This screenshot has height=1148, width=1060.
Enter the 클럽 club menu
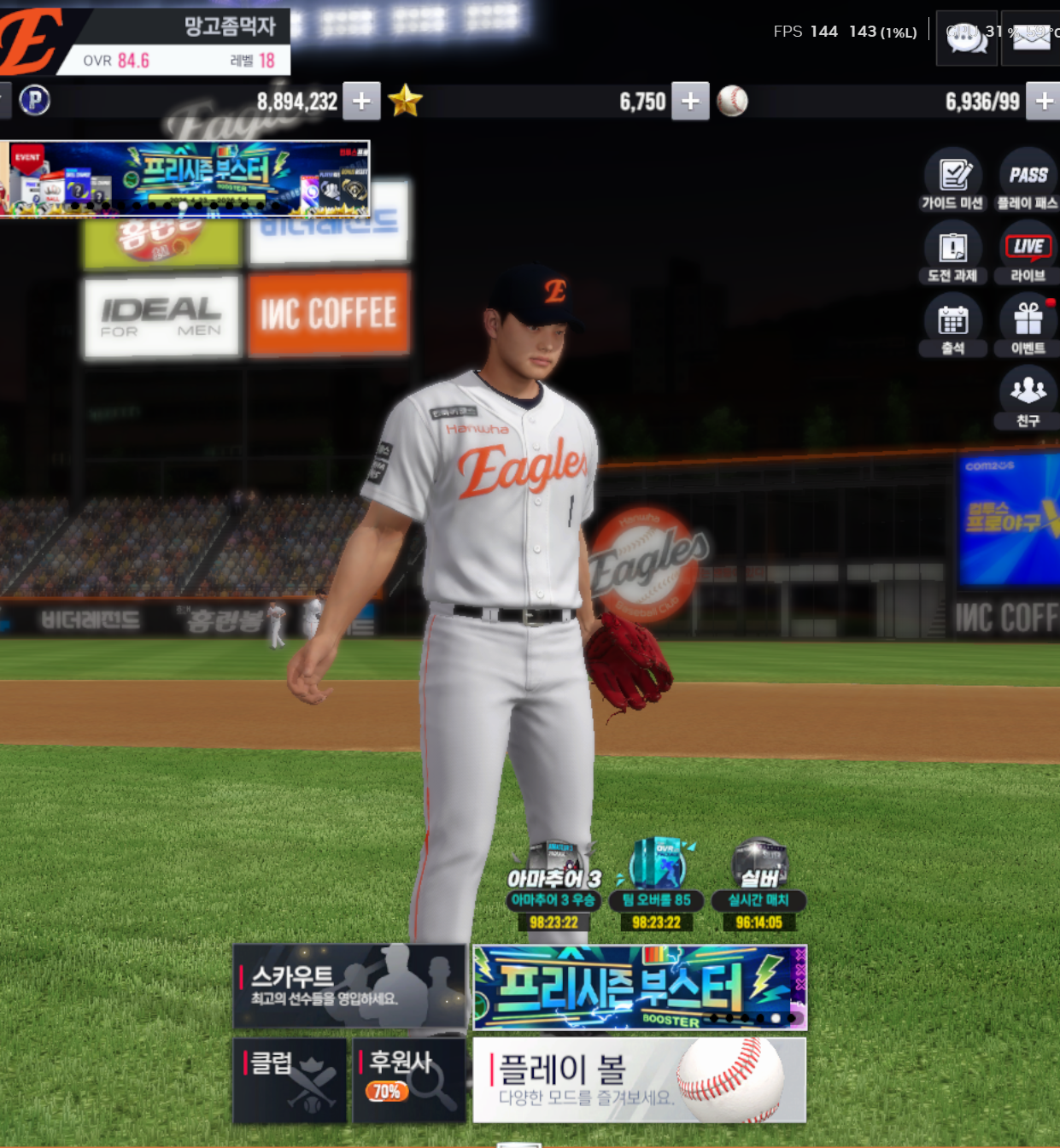(x=290, y=1080)
